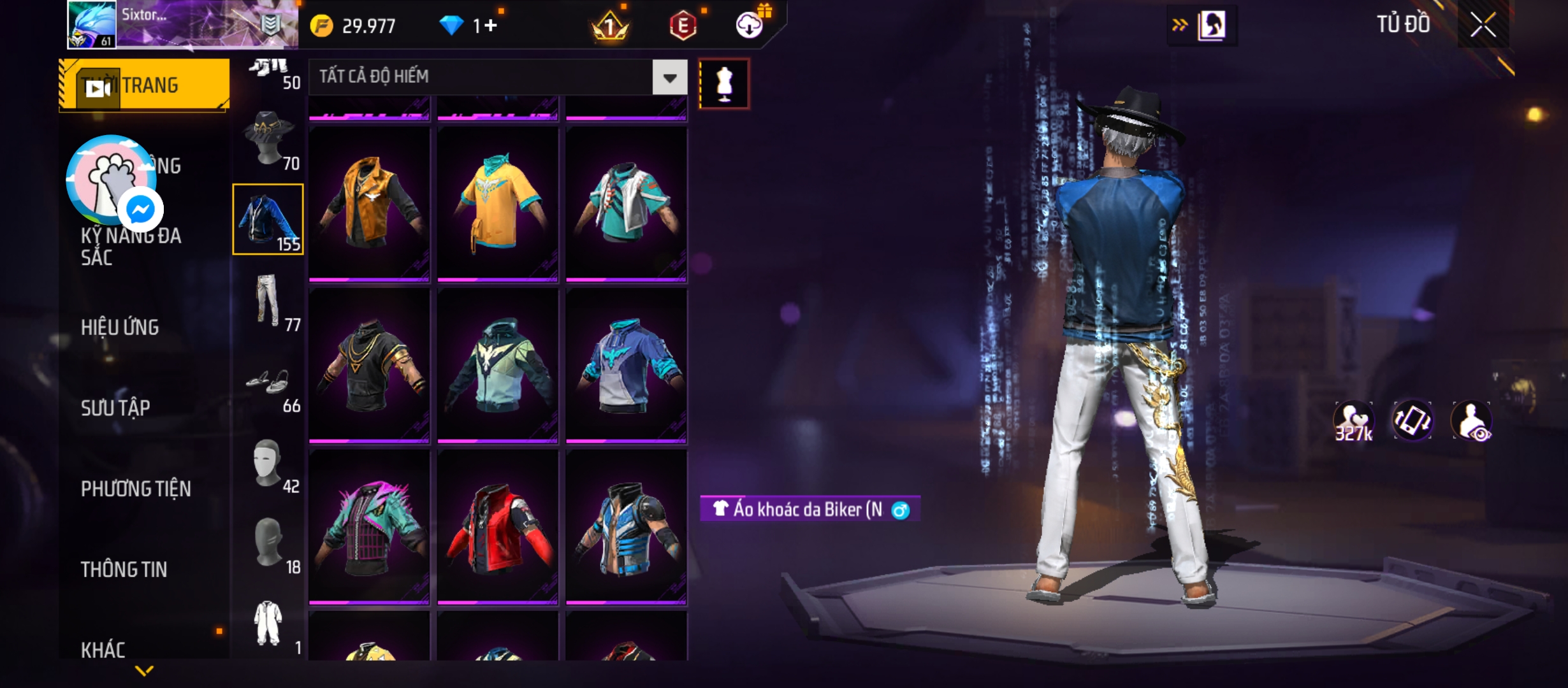Go to the Phương Tiện tab
Screen dimensions: 1568x688
click(x=136, y=489)
